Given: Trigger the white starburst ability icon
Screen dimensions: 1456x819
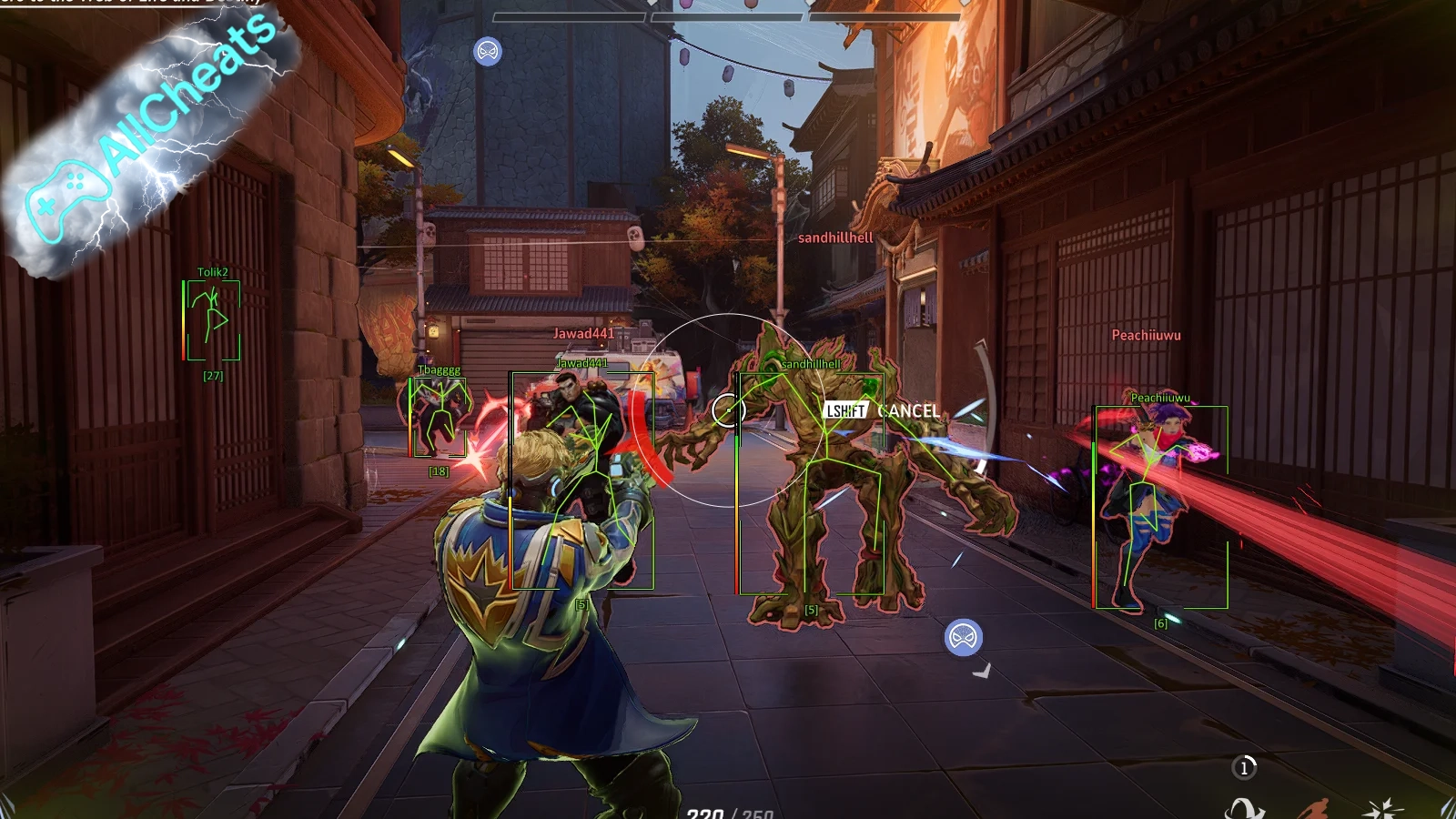Looking at the screenshot, I should tap(1383, 808).
